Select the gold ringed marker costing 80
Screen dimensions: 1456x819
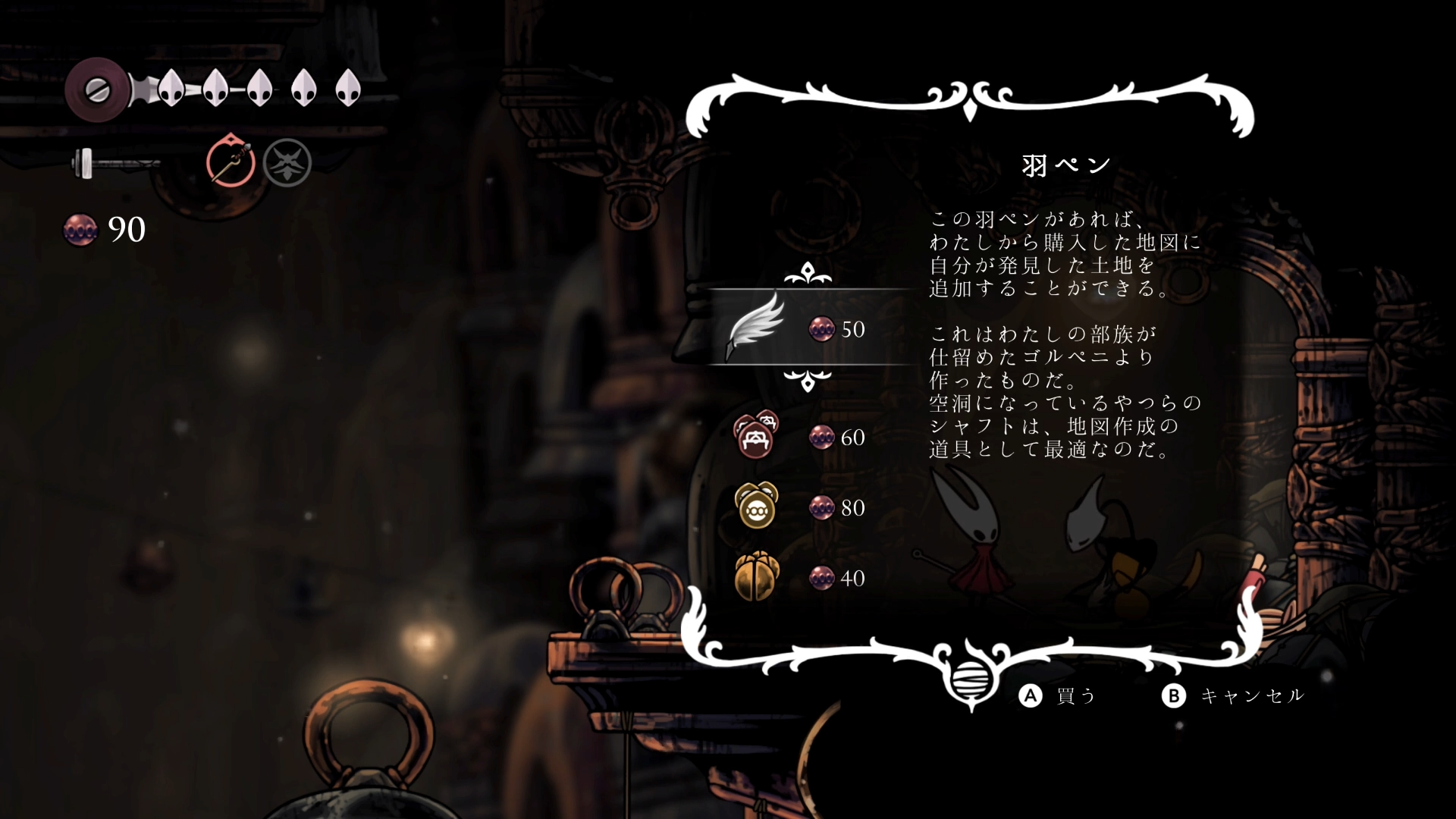click(756, 506)
